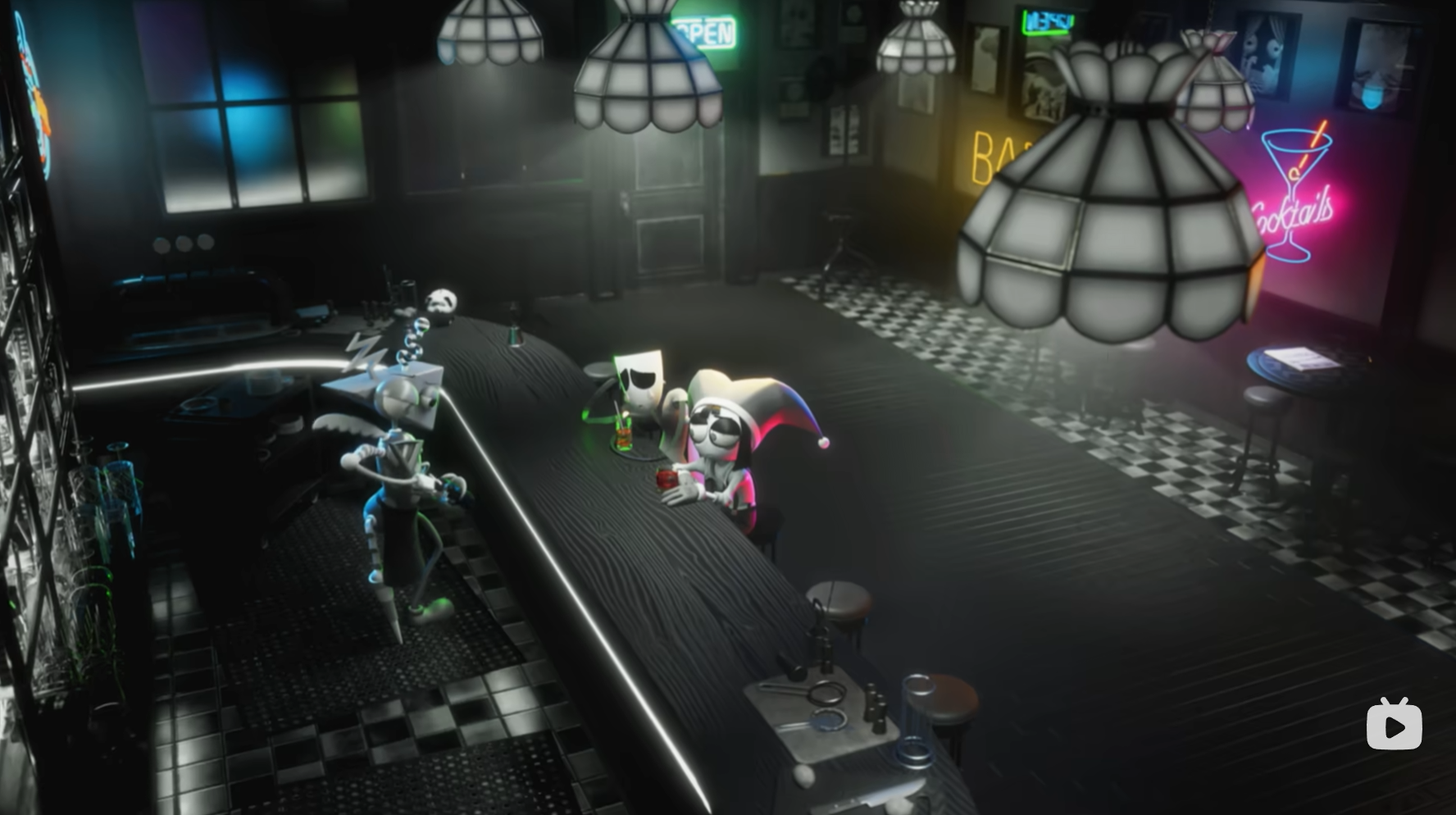Viewport: 1456px width, 815px height.
Task: Resume playback with the TV-shaped play icon
Action: [x=1394, y=725]
